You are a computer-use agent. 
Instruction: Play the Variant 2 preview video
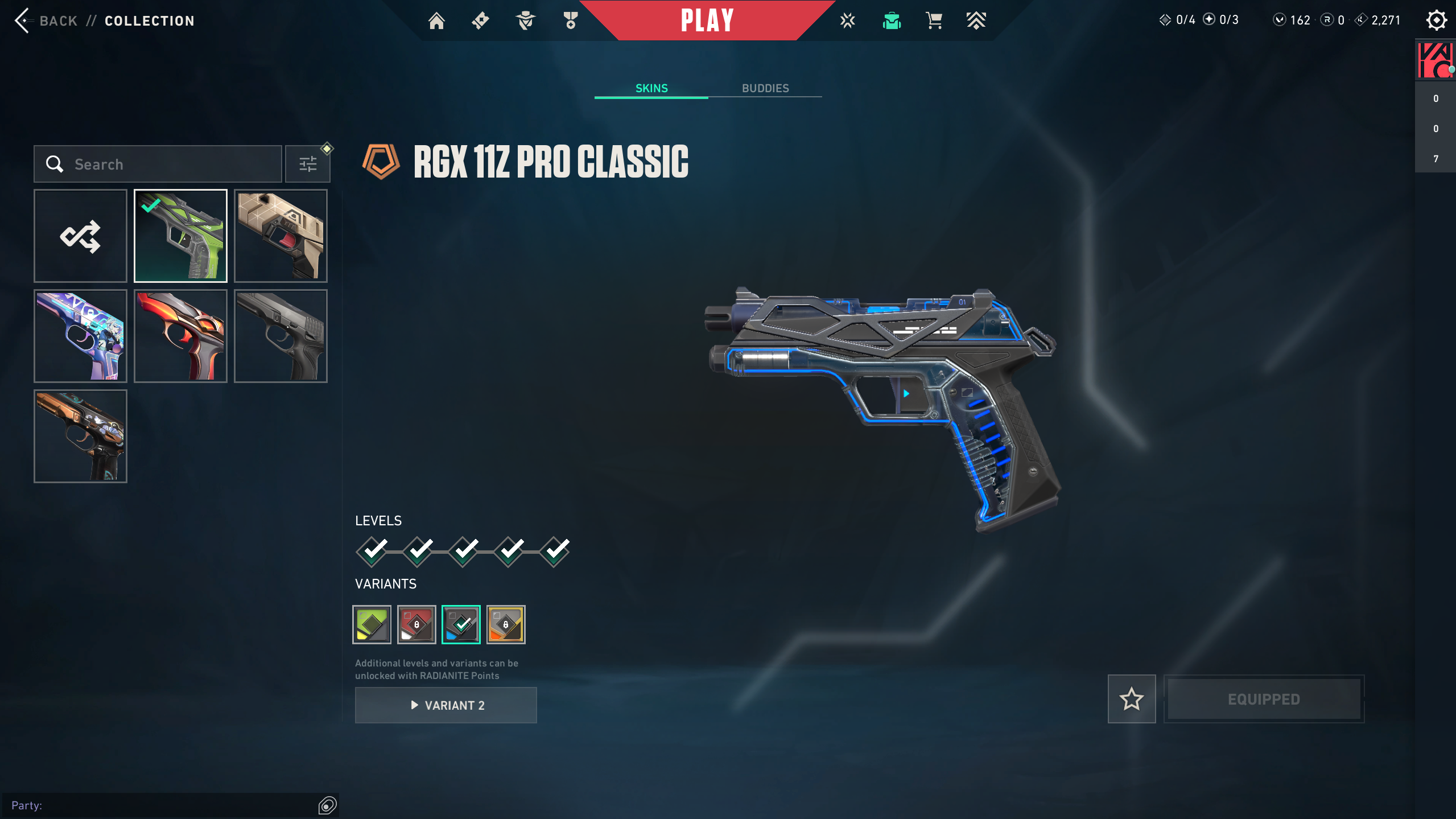coord(446,705)
